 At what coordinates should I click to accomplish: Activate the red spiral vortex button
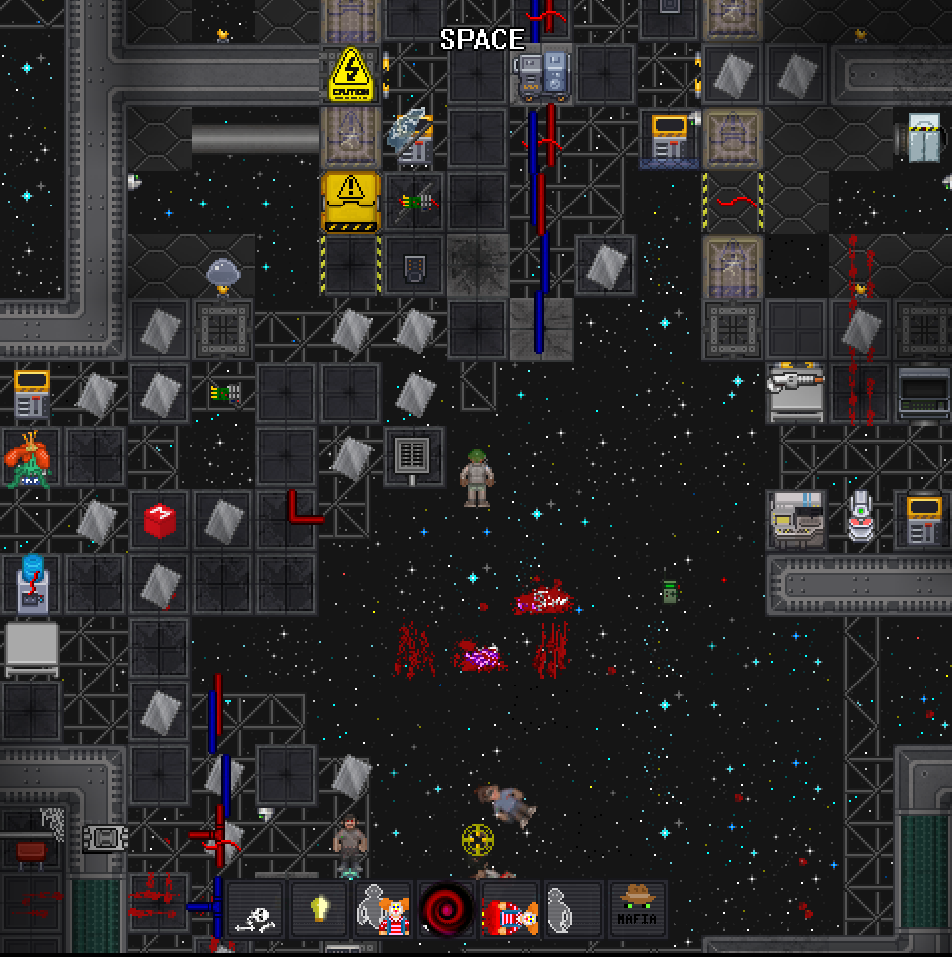(x=447, y=910)
